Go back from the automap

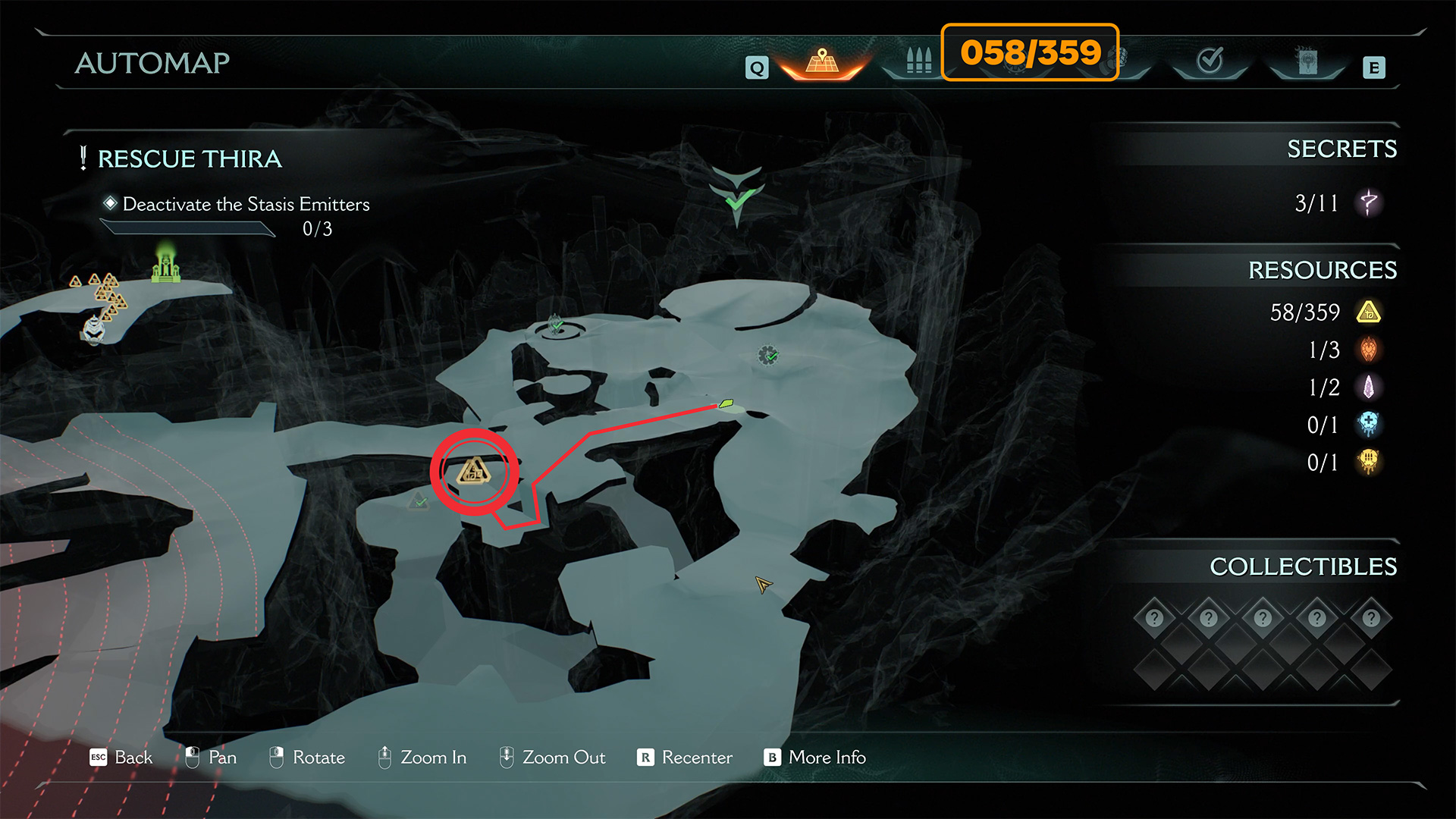click(x=121, y=758)
